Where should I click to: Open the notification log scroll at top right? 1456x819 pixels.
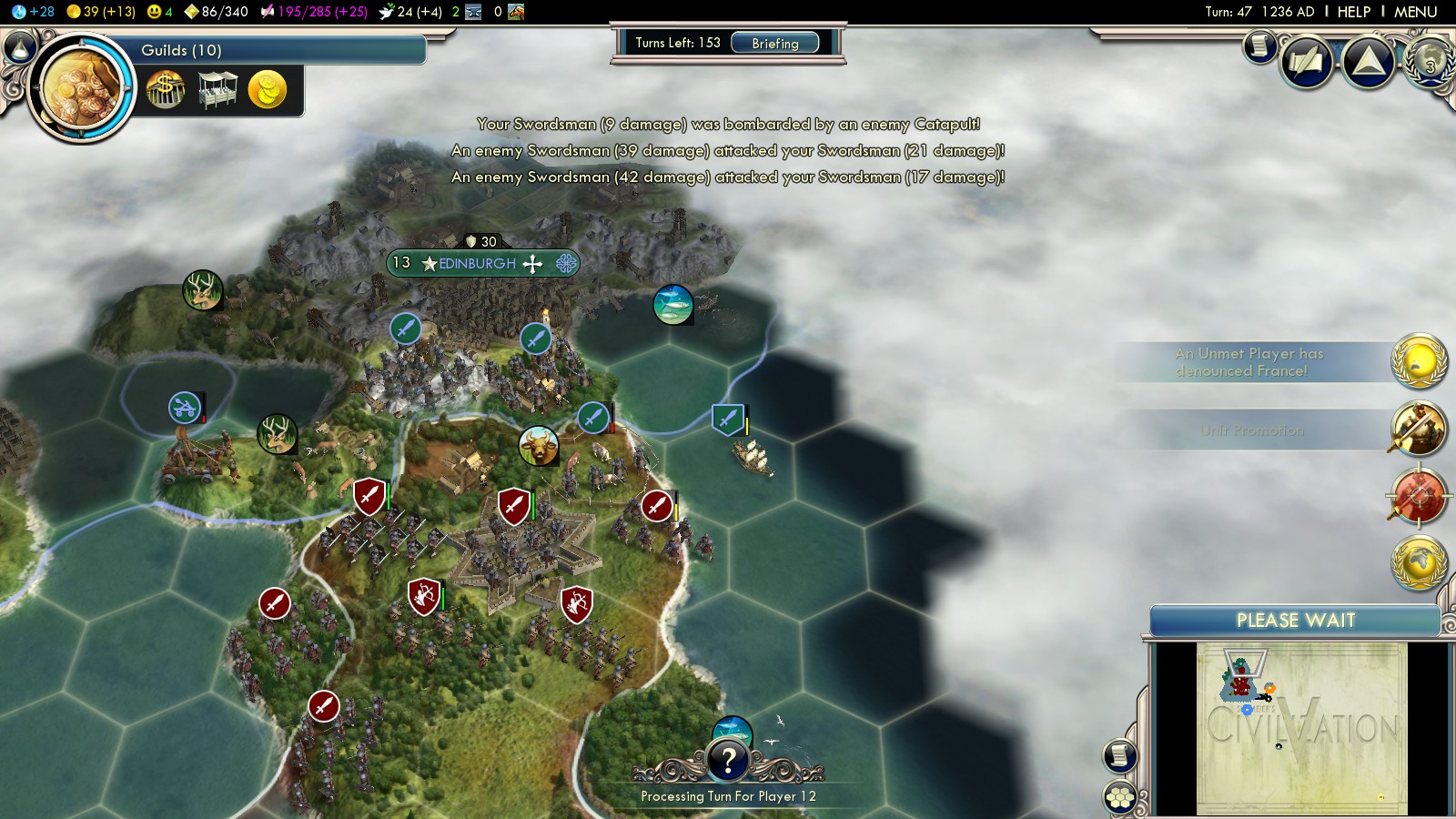1260,45
